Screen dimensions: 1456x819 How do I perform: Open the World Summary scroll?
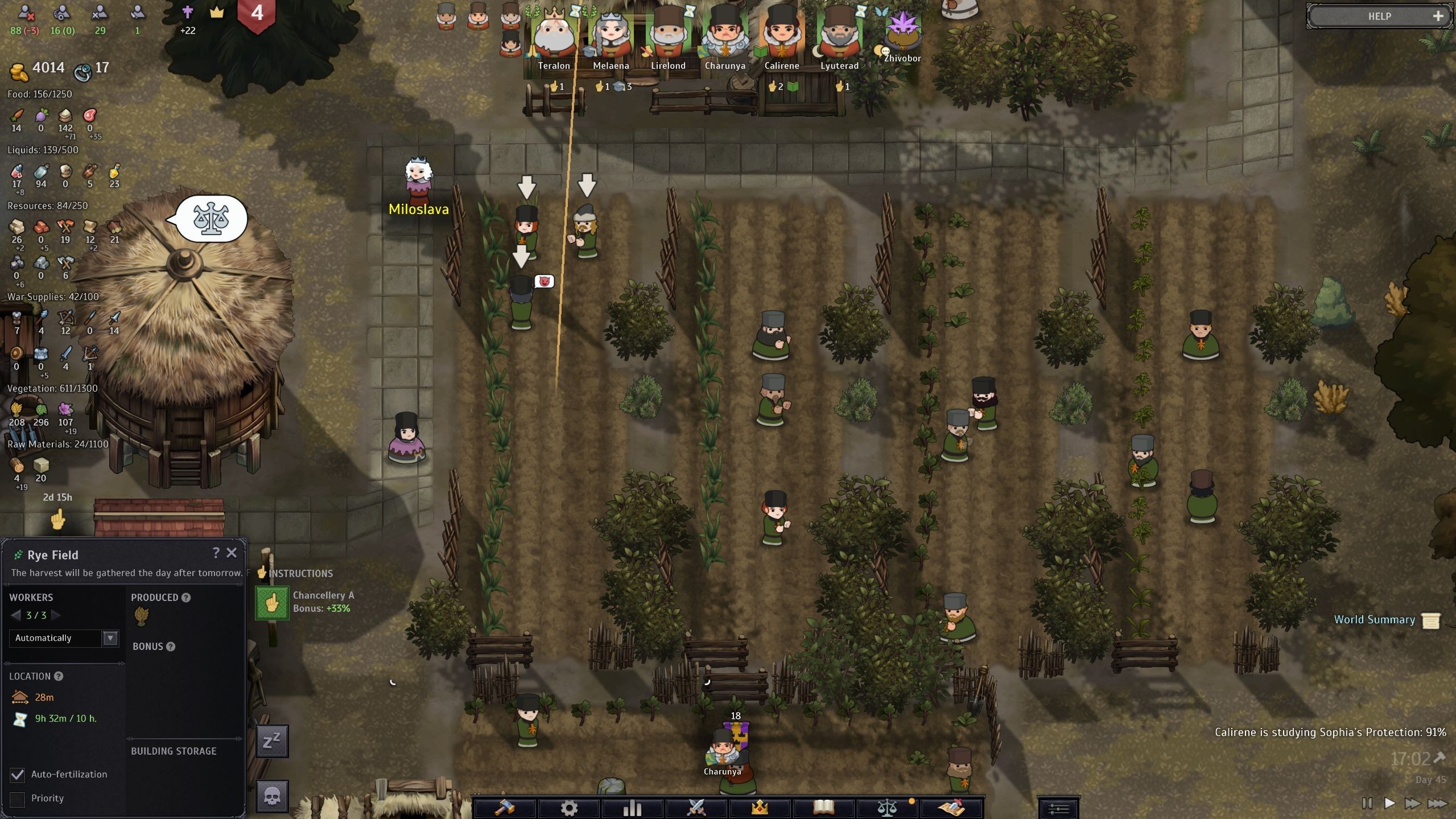point(1430,620)
